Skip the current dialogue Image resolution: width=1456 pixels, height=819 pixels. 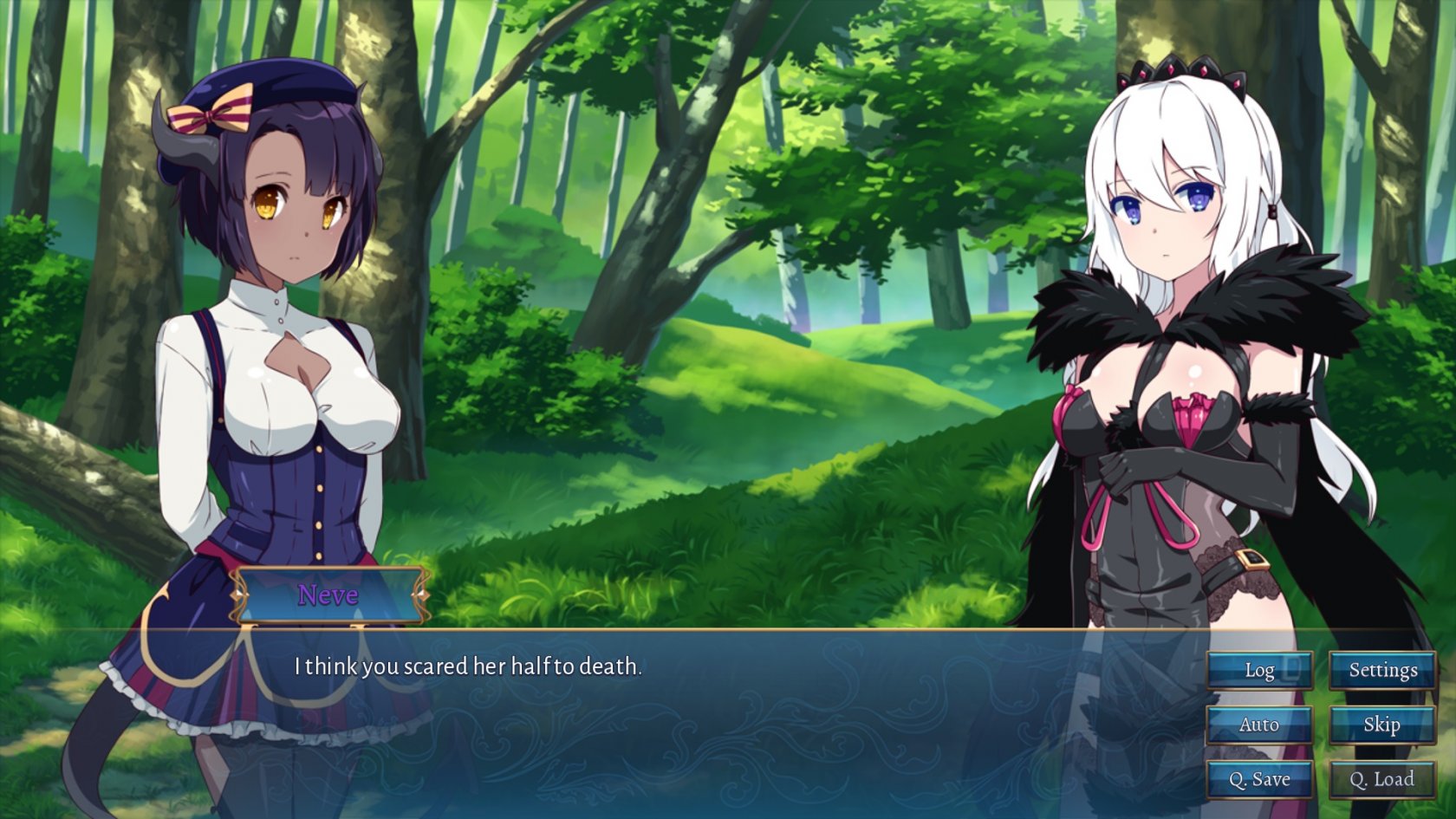tap(1382, 725)
